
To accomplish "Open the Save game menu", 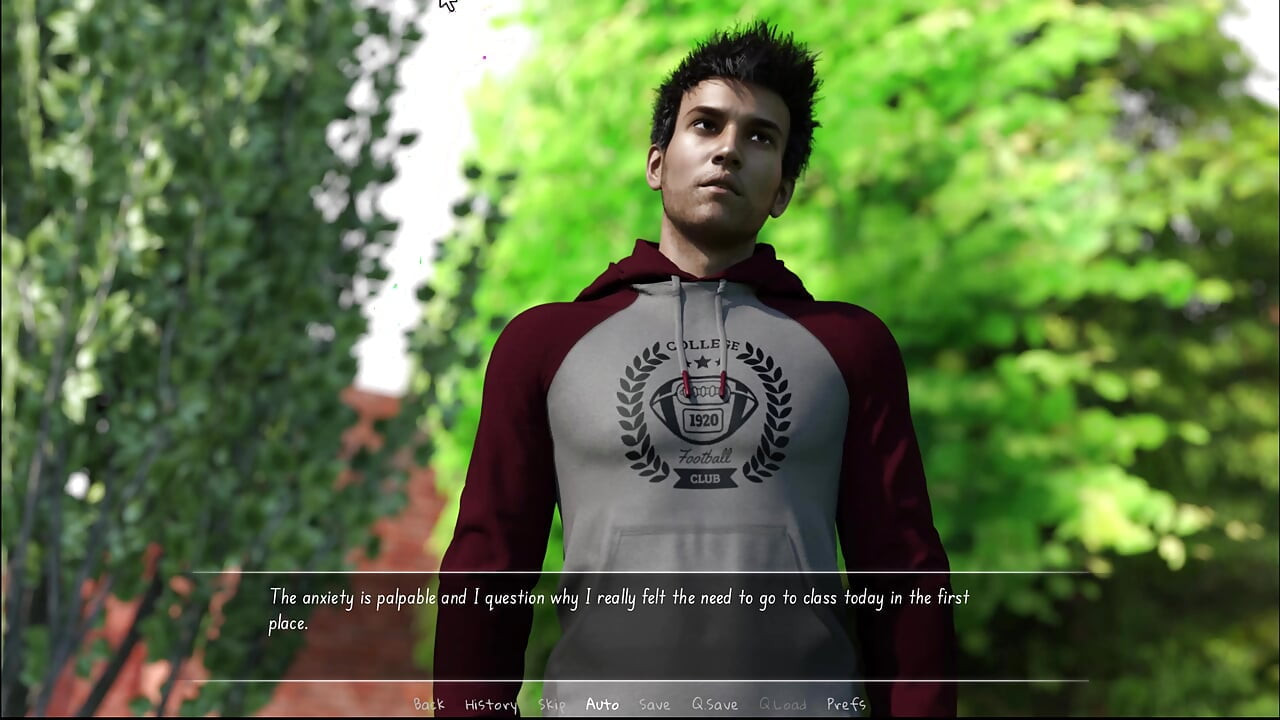I will [655, 704].
